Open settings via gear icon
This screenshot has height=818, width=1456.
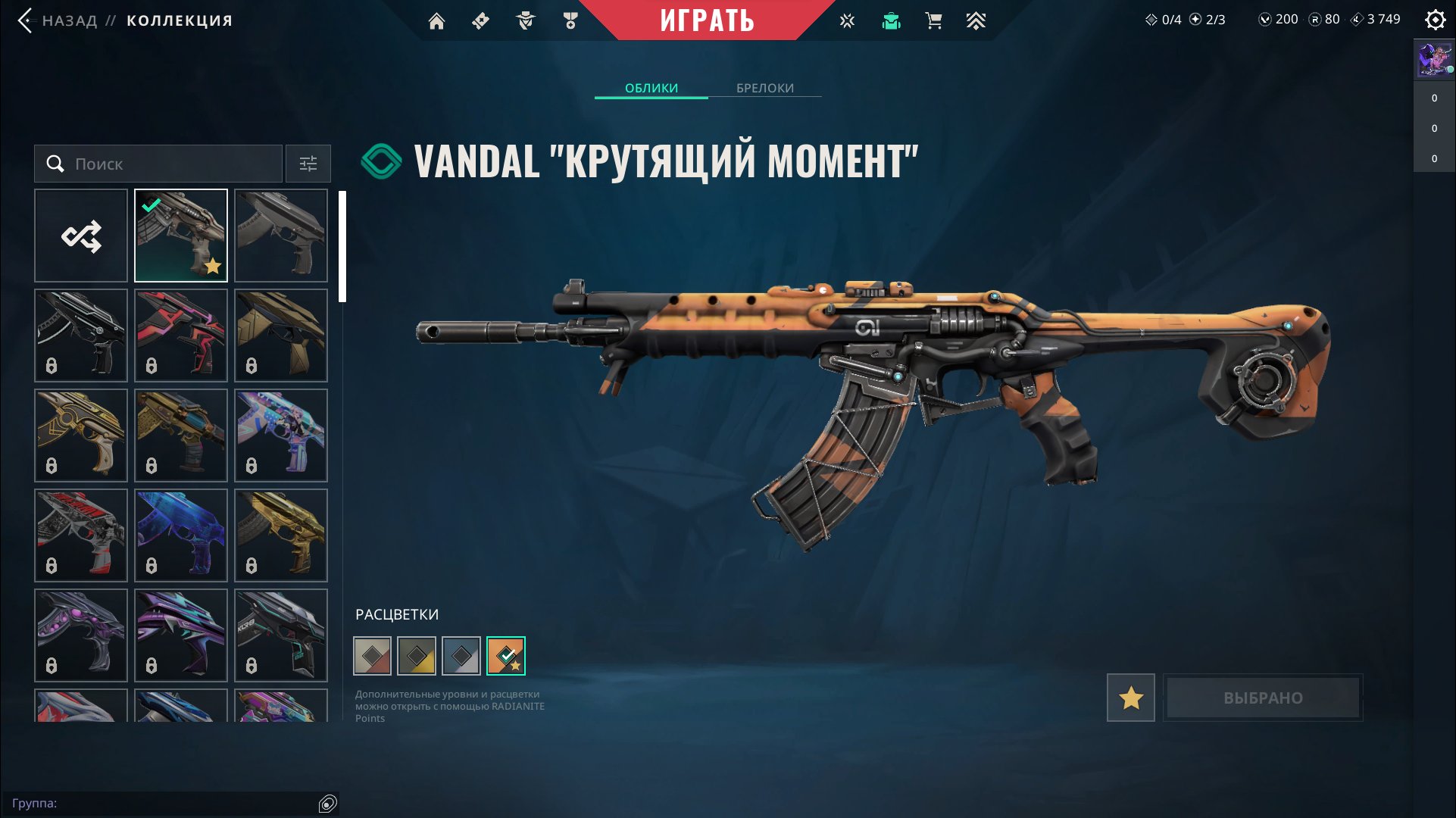click(x=1436, y=20)
